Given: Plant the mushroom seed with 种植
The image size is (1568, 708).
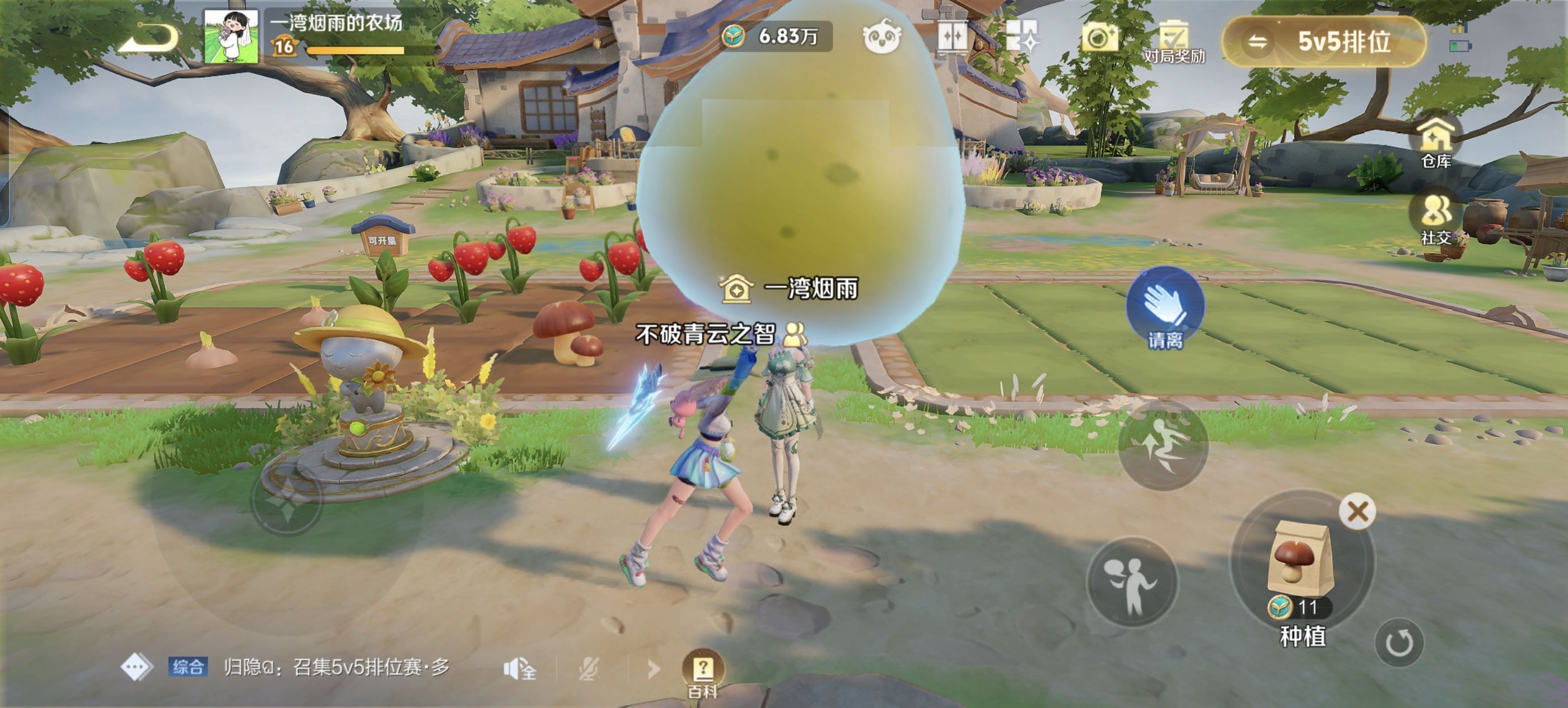Looking at the screenshot, I should 1301,566.
